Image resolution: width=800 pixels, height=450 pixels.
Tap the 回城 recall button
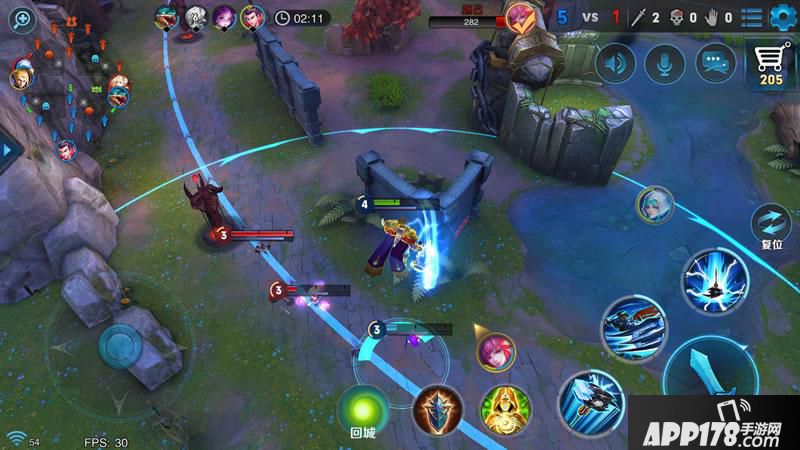(x=361, y=410)
